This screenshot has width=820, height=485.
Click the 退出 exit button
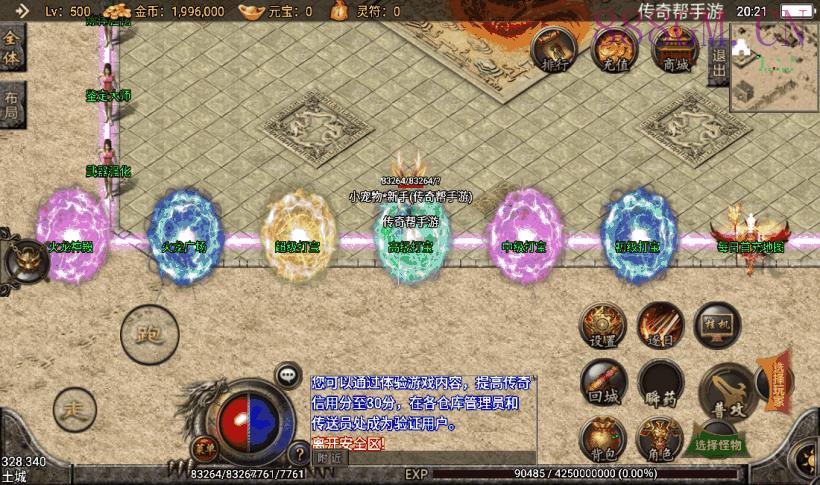coord(718,66)
